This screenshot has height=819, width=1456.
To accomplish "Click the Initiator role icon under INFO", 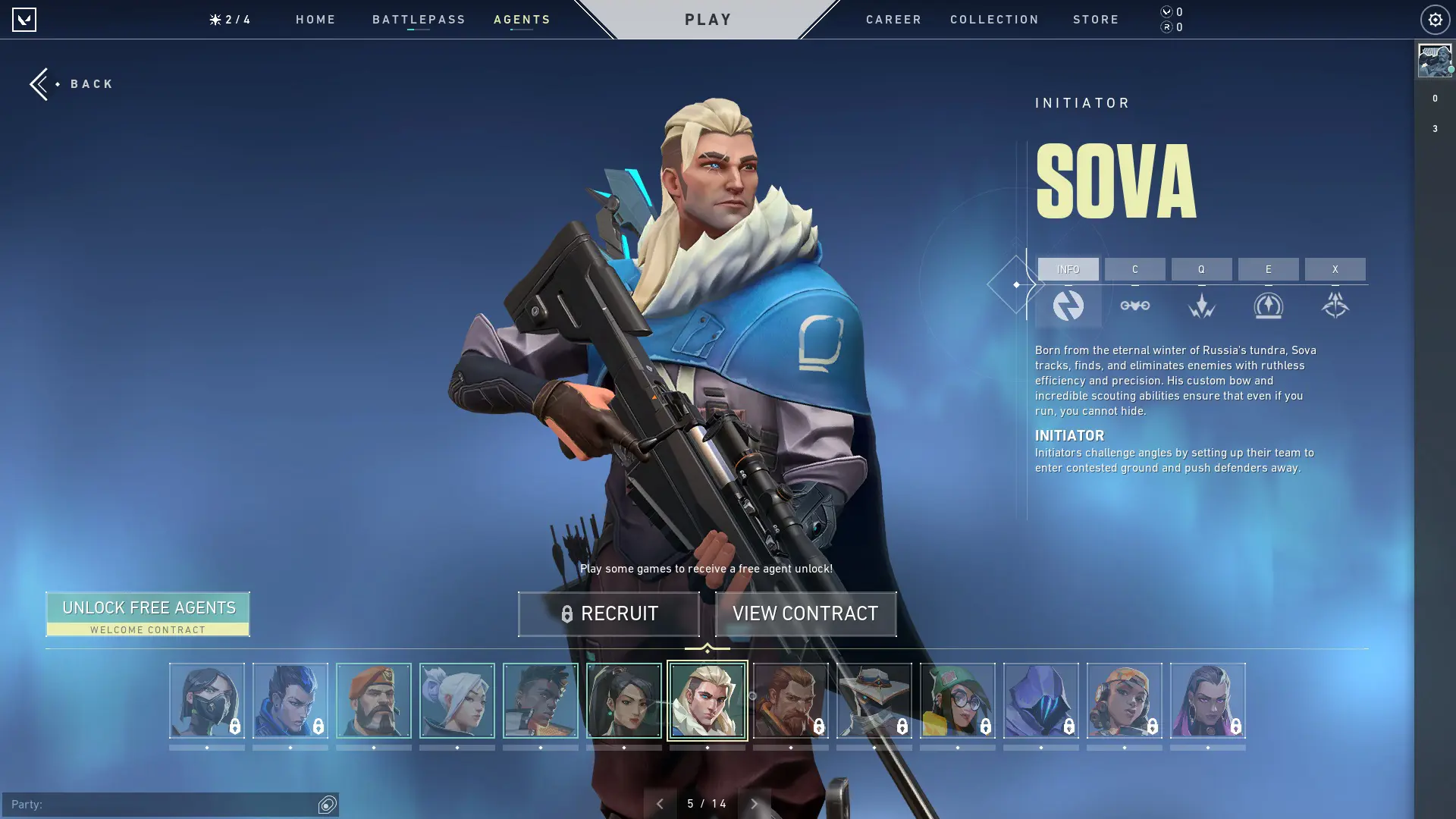I will (x=1068, y=306).
